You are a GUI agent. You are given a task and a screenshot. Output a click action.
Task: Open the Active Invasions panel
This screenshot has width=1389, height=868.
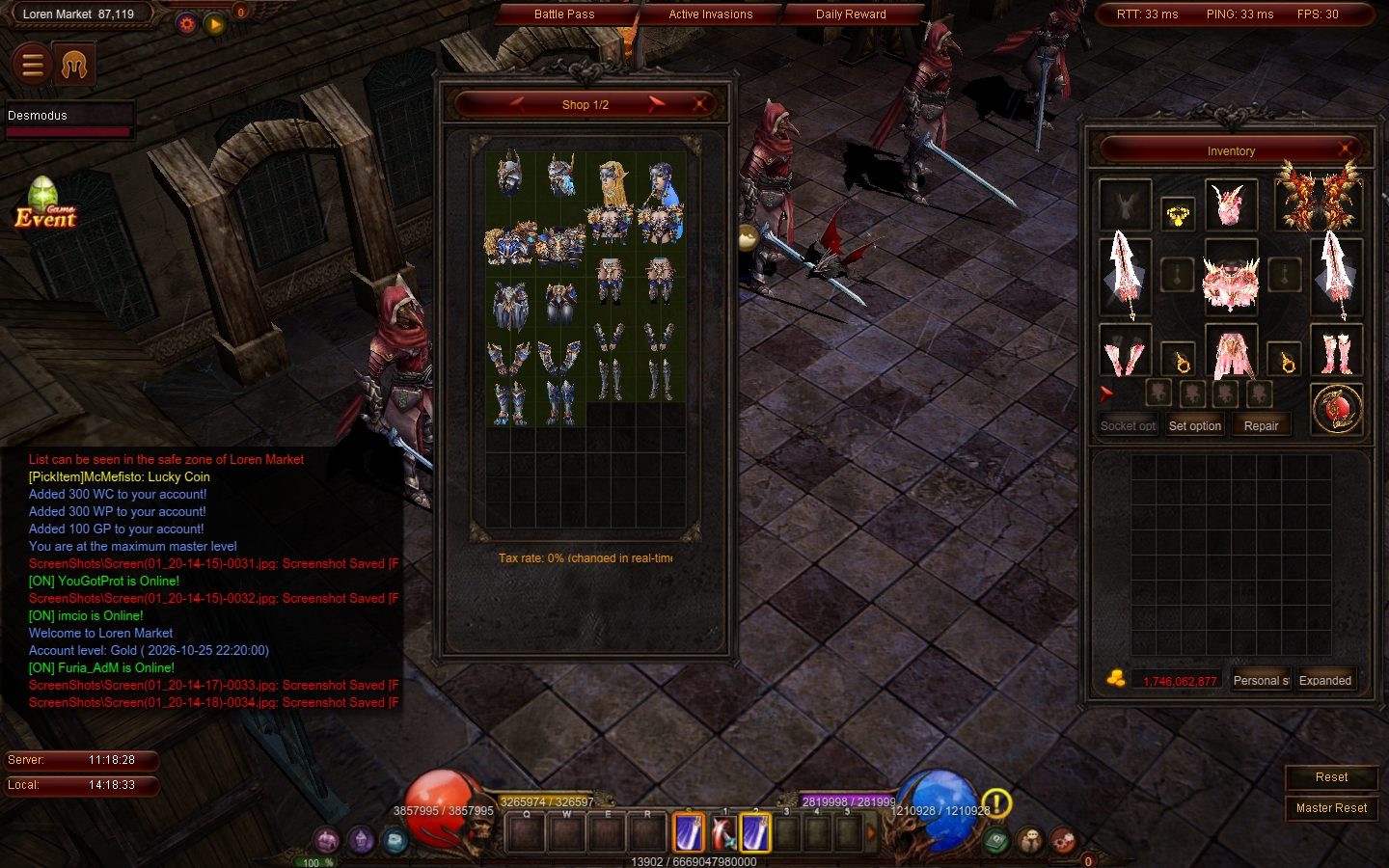(710, 14)
